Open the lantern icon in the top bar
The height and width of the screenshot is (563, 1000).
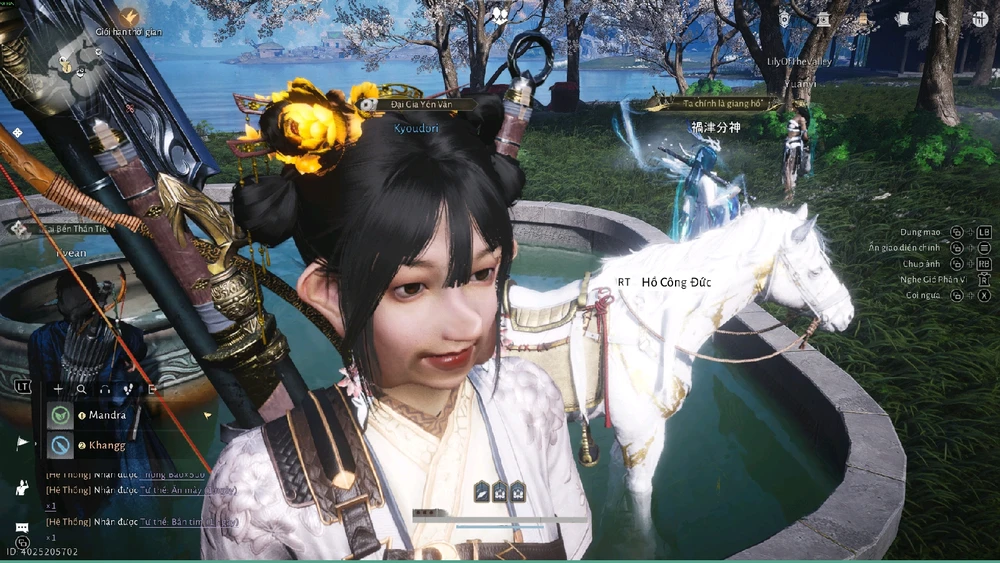[786, 18]
